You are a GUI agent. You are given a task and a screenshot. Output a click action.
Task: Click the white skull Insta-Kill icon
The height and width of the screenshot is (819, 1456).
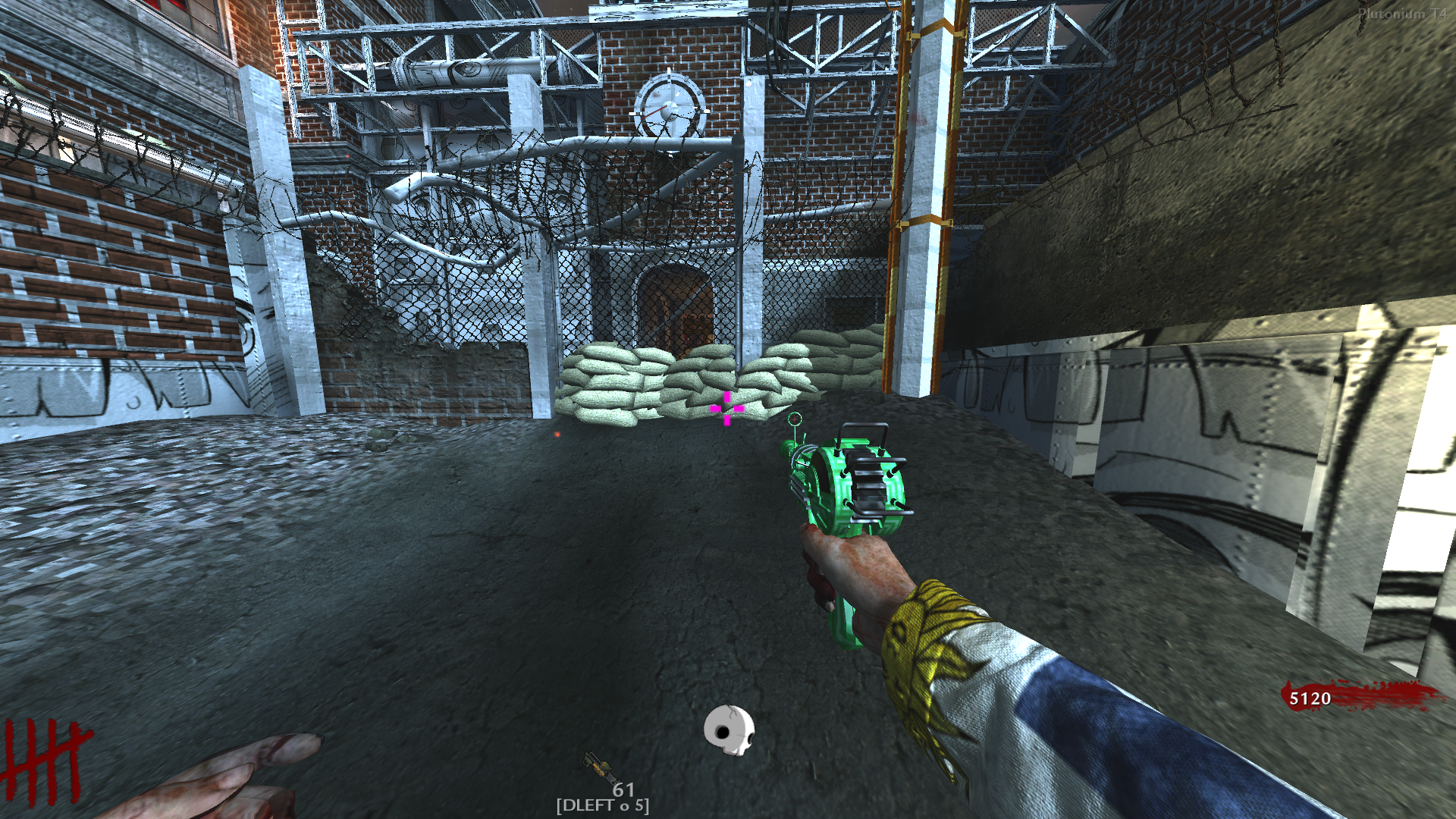[x=729, y=730]
